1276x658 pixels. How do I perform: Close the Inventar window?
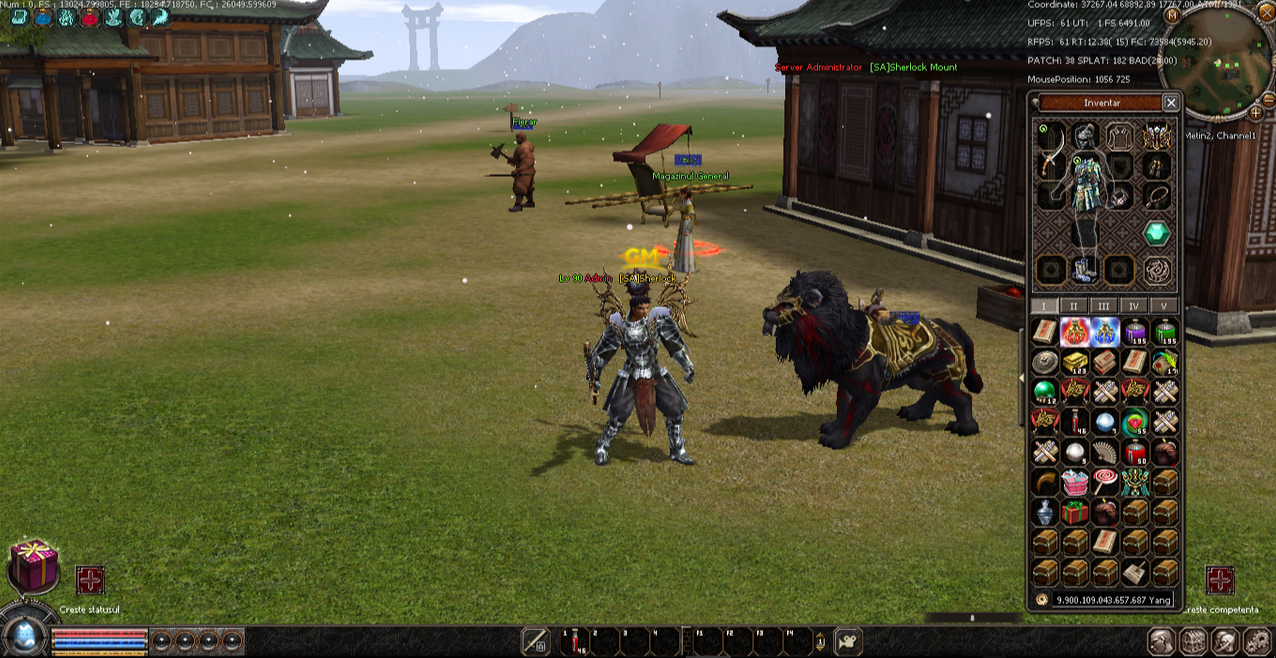click(x=1171, y=102)
